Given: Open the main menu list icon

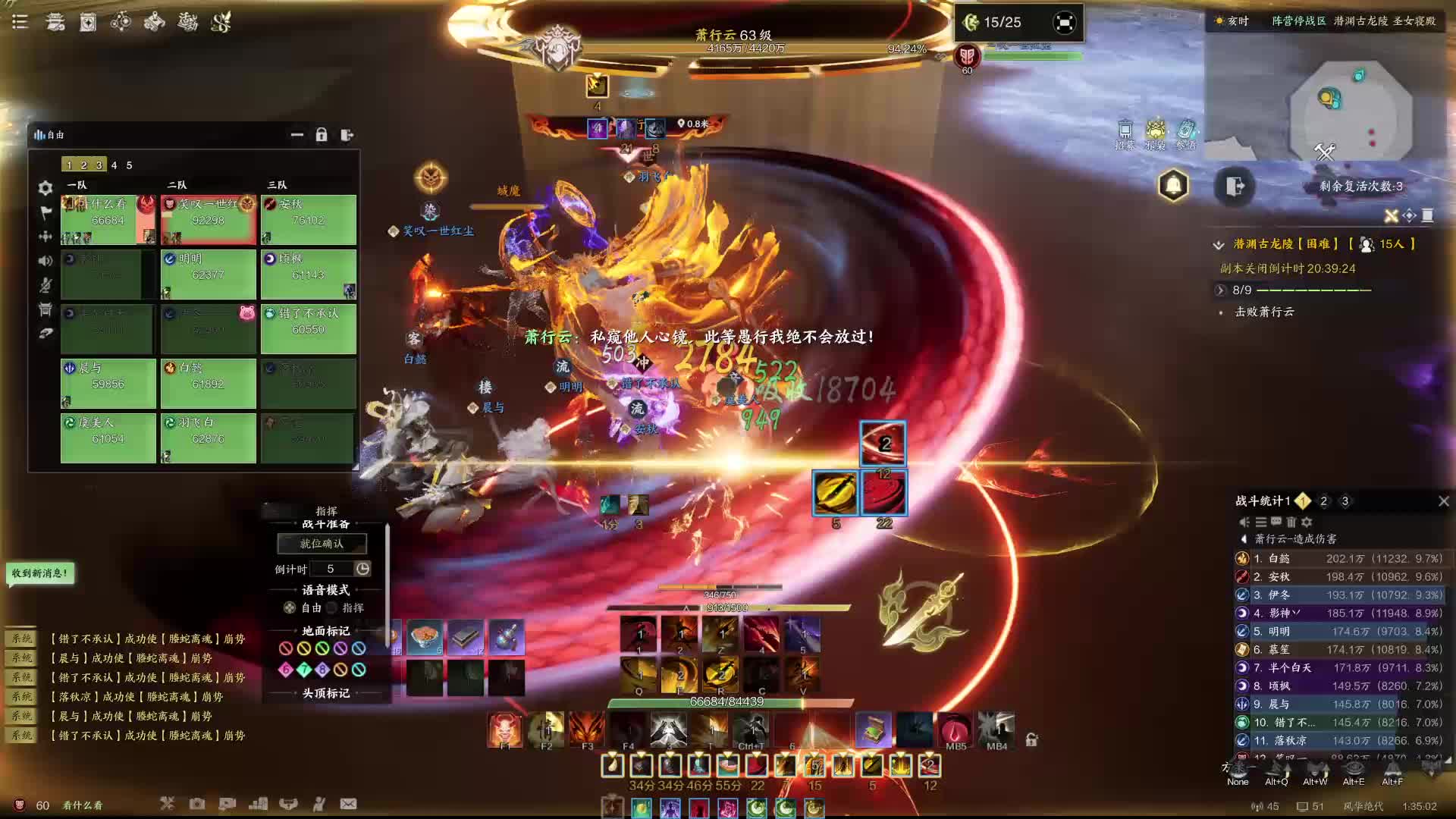Looking at the screenshot, I should tap(20, 22).
